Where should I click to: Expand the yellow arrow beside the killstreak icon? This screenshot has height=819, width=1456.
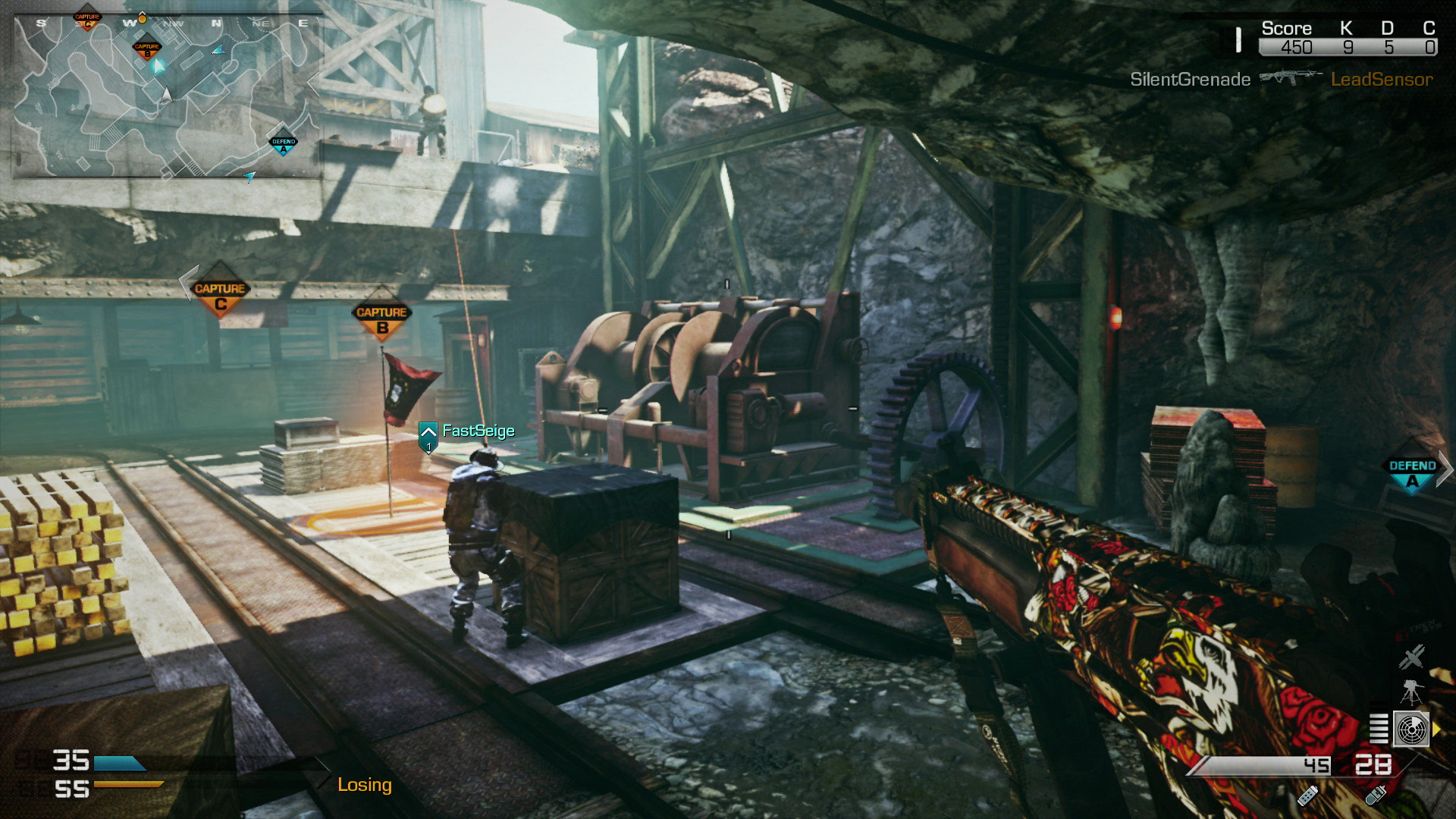pos(1436,728)
